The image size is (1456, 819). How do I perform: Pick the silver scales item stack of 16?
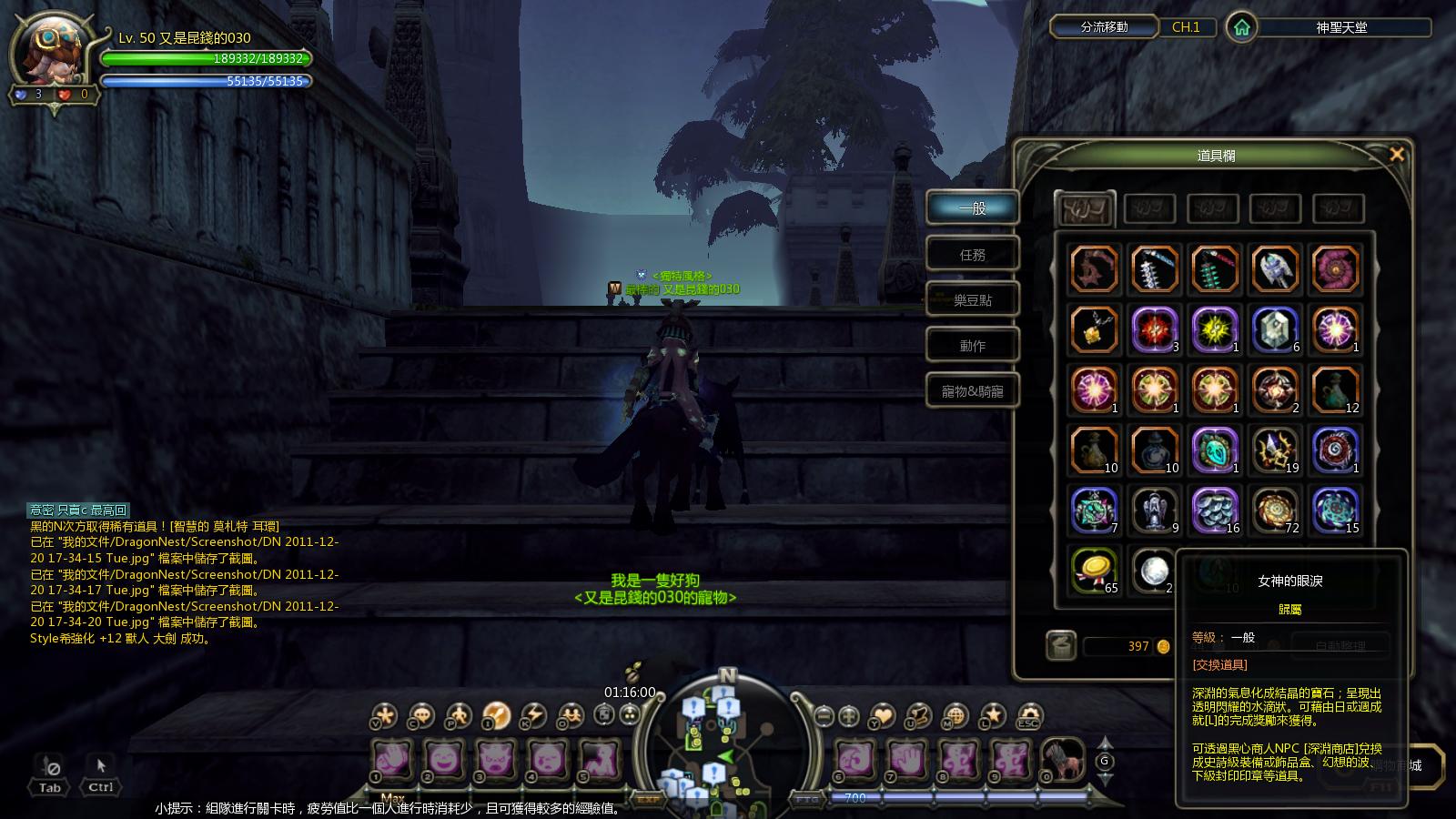pyautogui.click(x=1214, y=510)
